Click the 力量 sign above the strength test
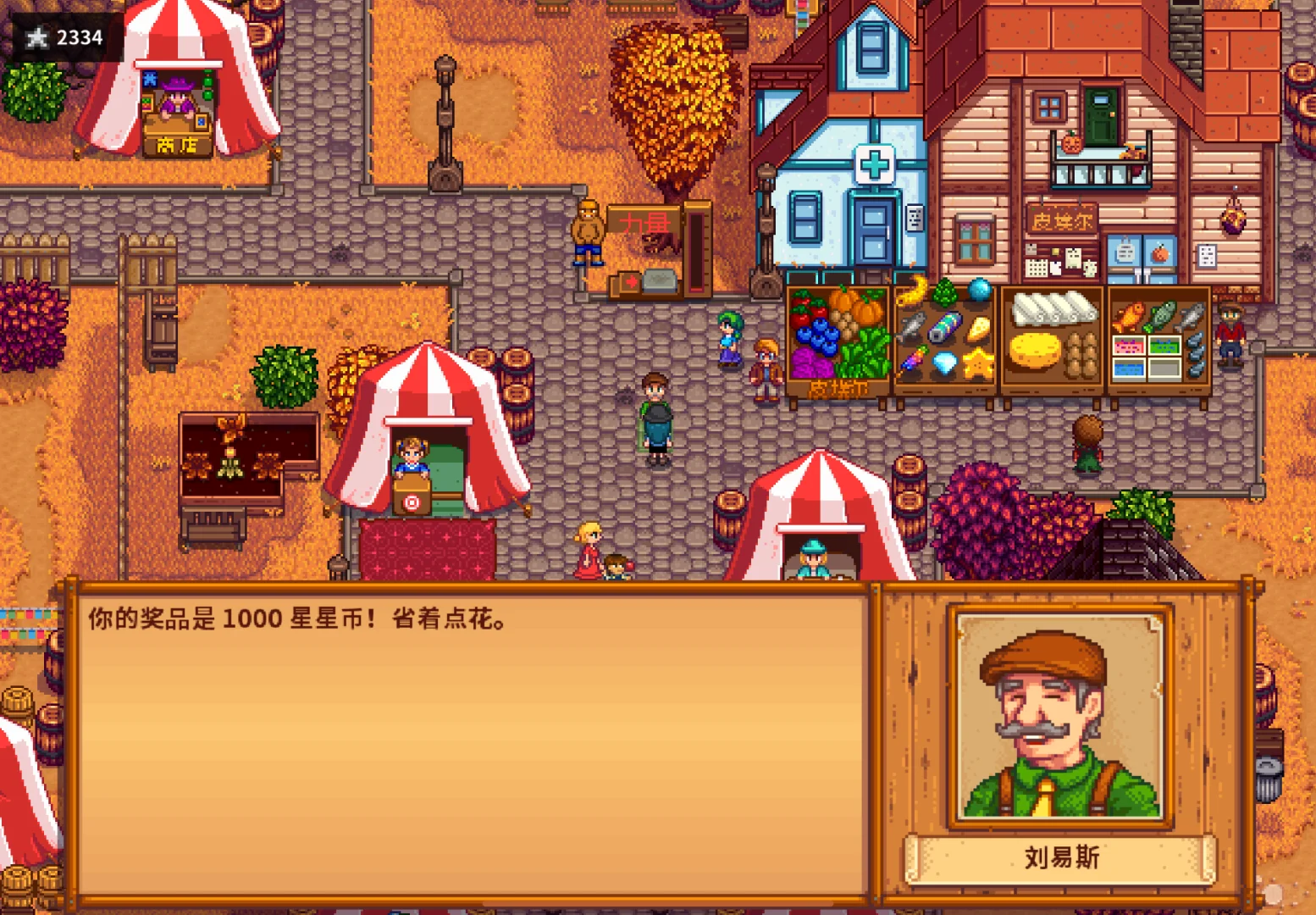Viewport: 1316px width, 915px height. click(x=645, y=222)
